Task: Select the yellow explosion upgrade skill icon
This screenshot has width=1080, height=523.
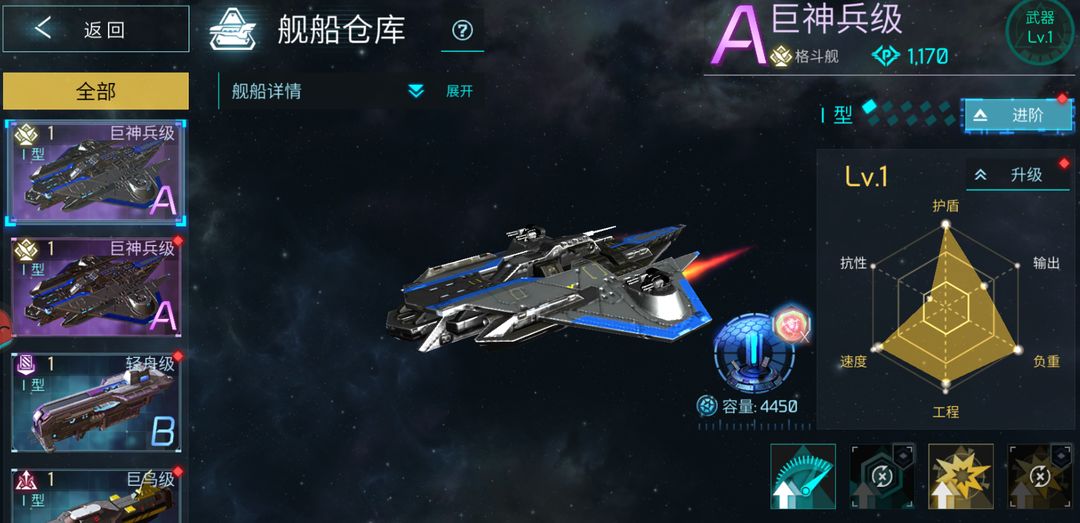Action: click(x=961, y=476)
